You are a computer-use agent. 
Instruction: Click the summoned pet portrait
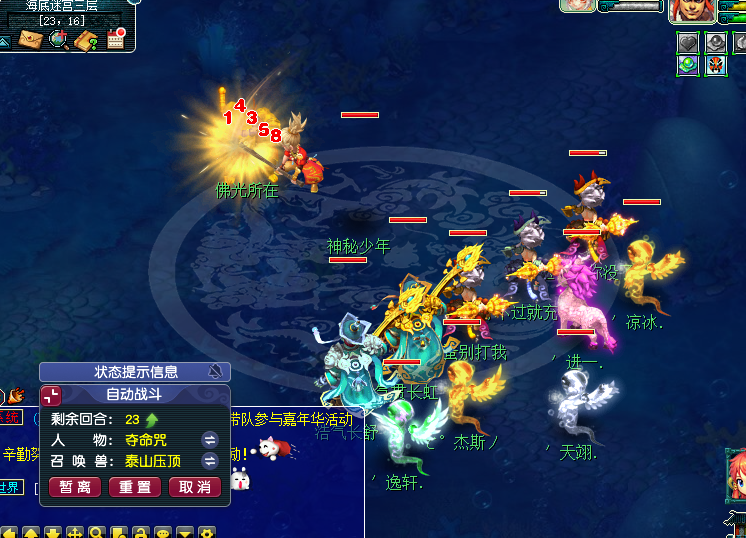pos(578,5)
